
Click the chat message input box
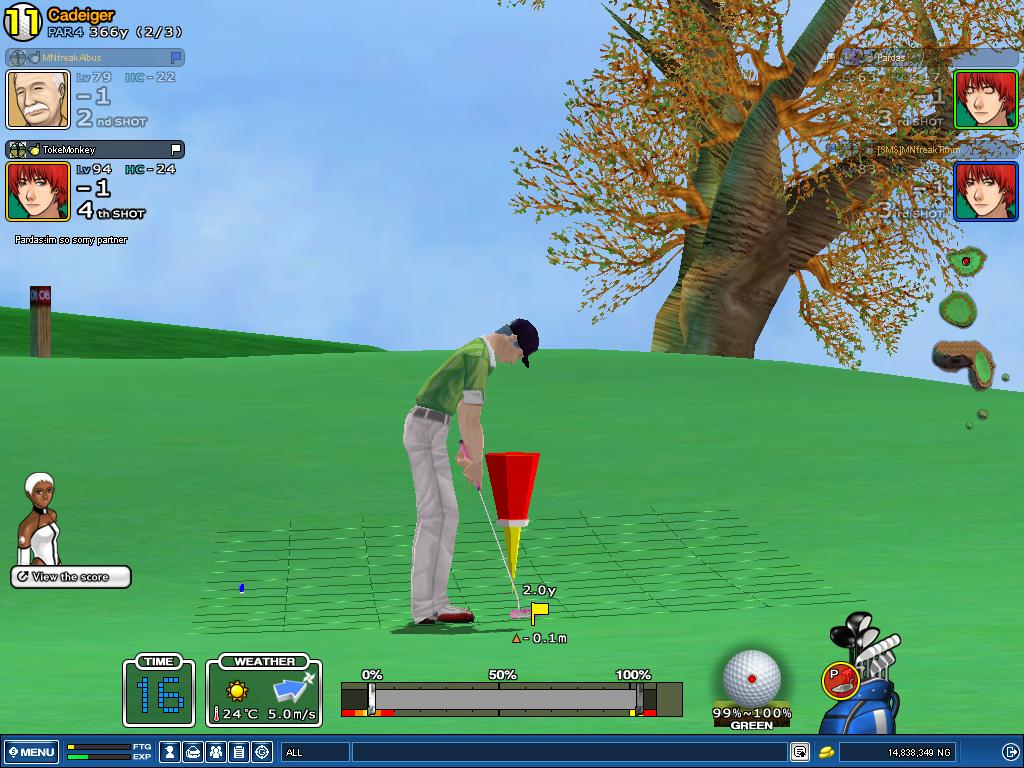click(x=568, y=752)
